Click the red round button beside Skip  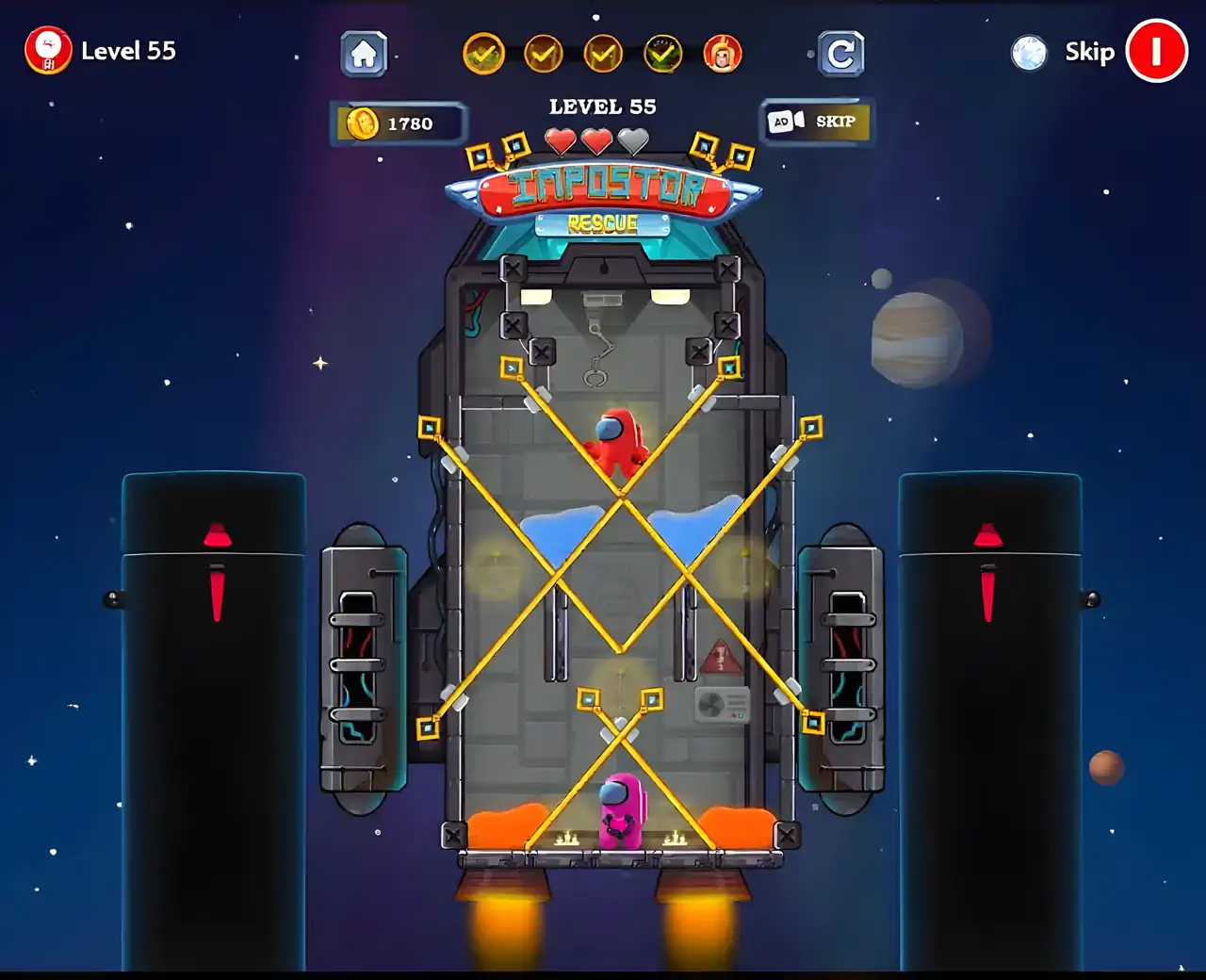[1156, 52]
